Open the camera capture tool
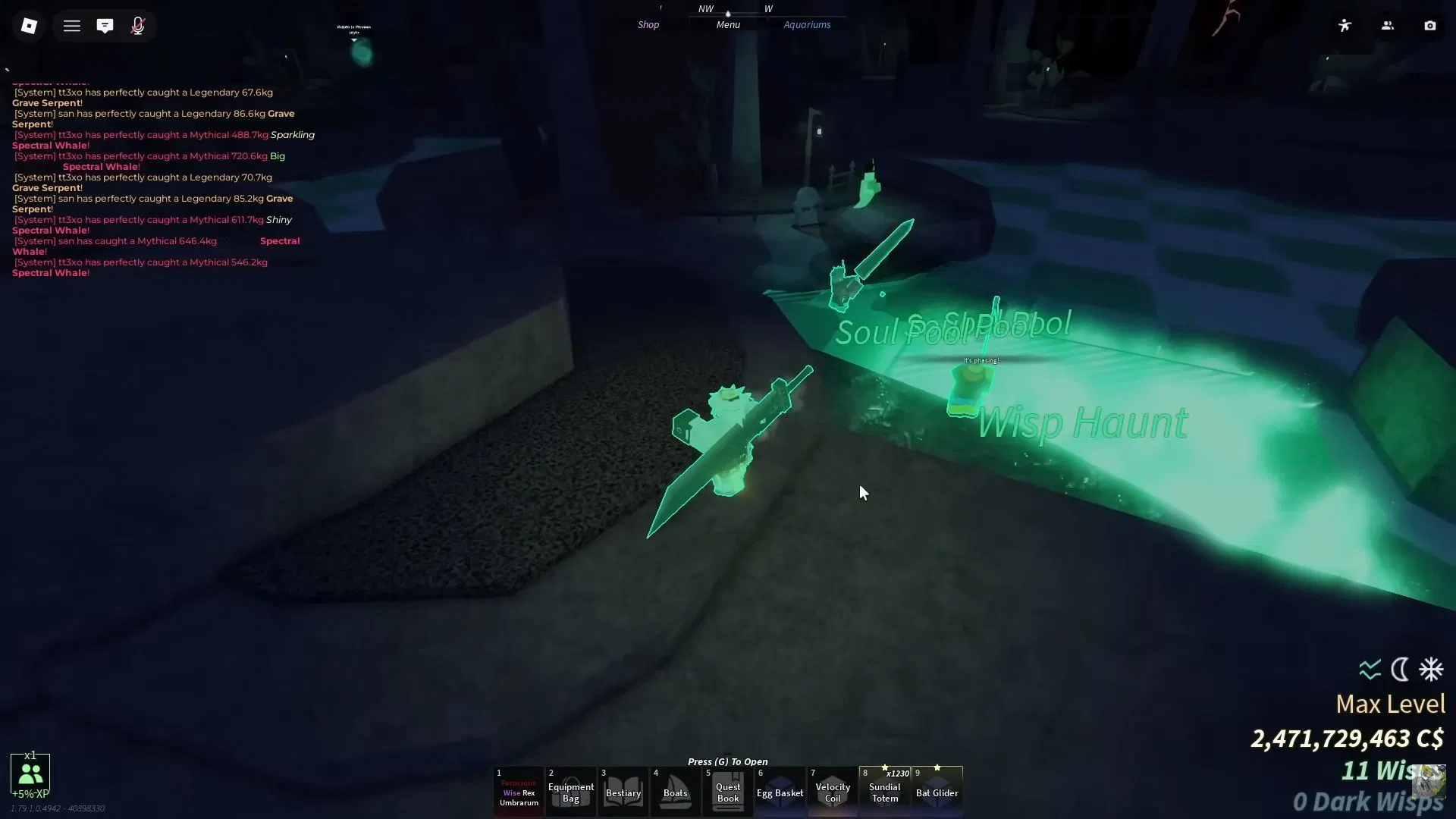Screen dimensions: 1456x819 1430,25
